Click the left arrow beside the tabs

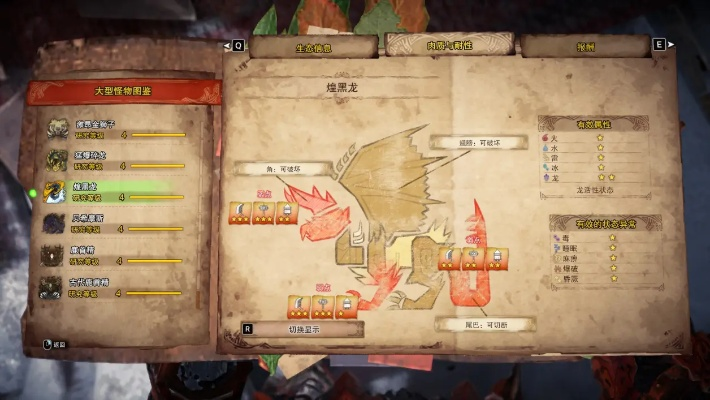tap(236, 45)
